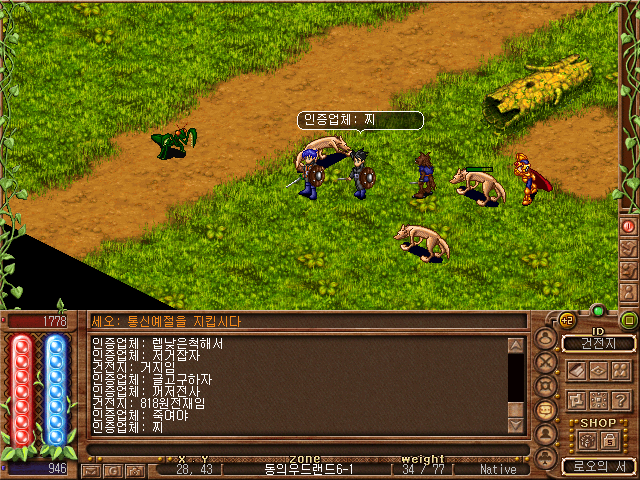Click the red pause button on the side panel

point(628,226)
